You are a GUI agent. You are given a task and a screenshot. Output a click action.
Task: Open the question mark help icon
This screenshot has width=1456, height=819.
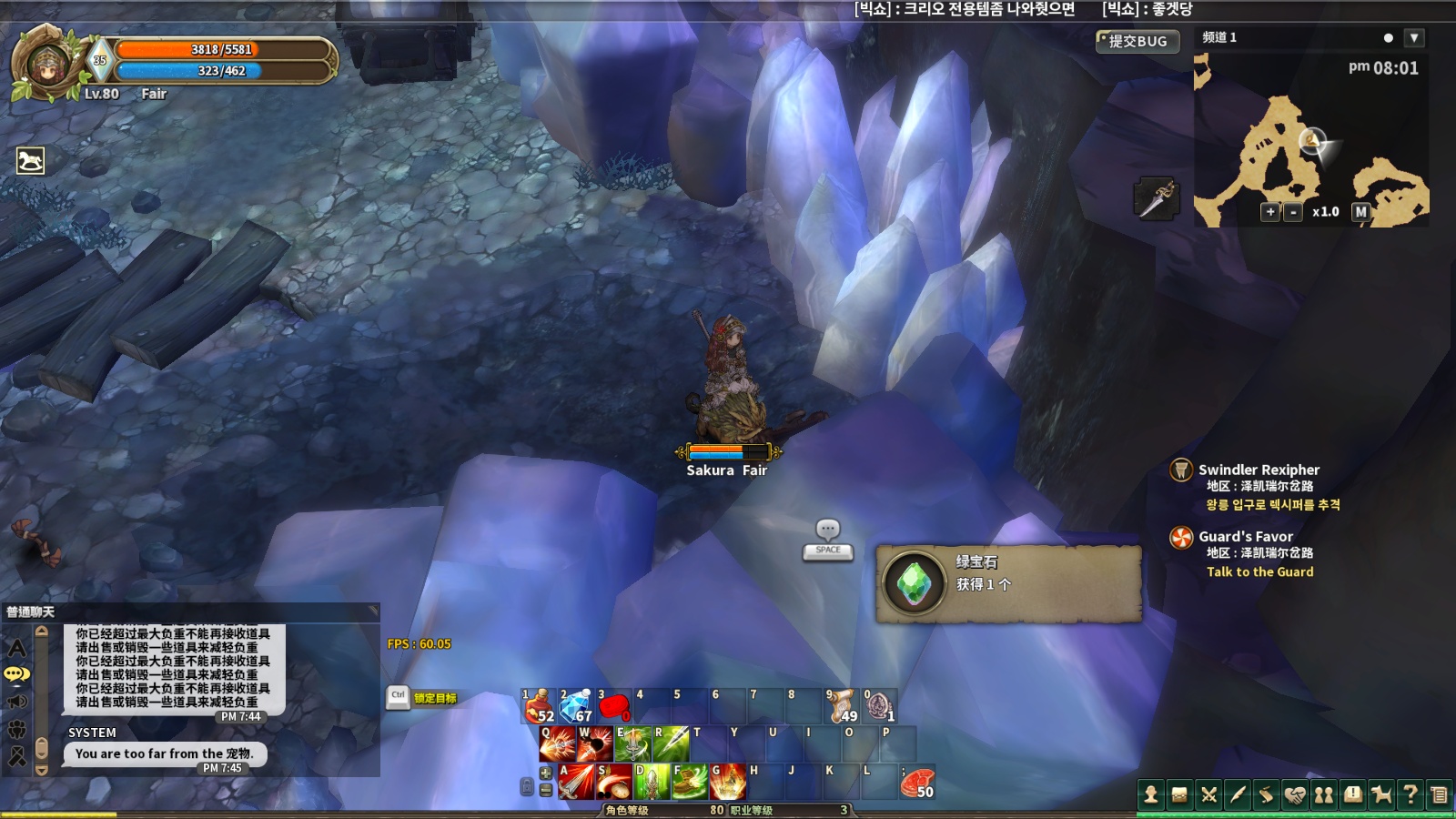point(1410,795)
